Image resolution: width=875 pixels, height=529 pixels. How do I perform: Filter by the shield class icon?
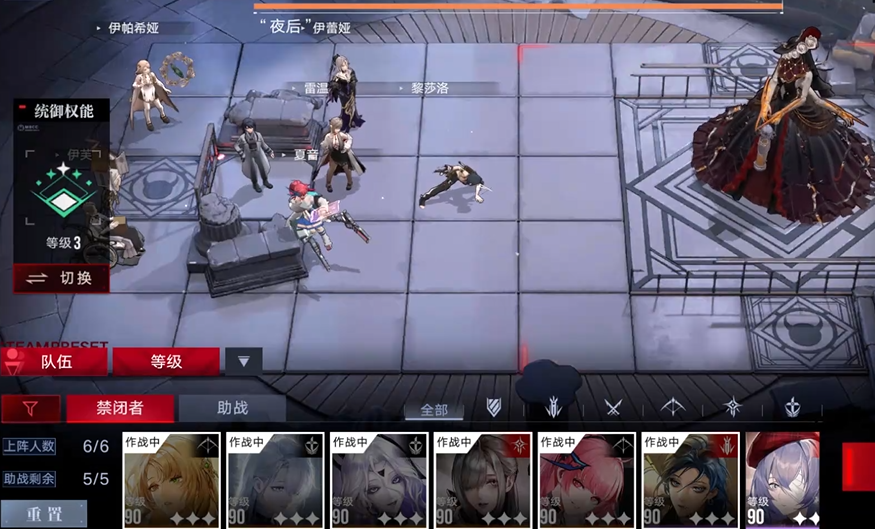(493, 407)
